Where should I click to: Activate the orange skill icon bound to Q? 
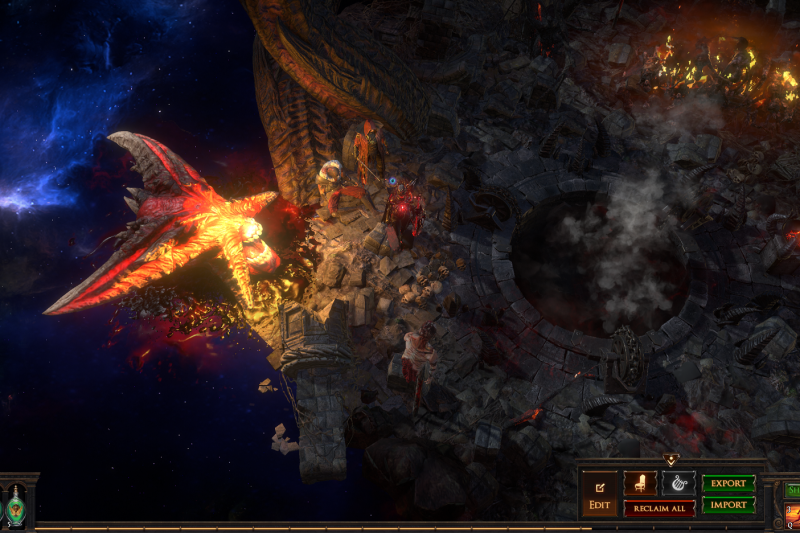coord(792,513)
